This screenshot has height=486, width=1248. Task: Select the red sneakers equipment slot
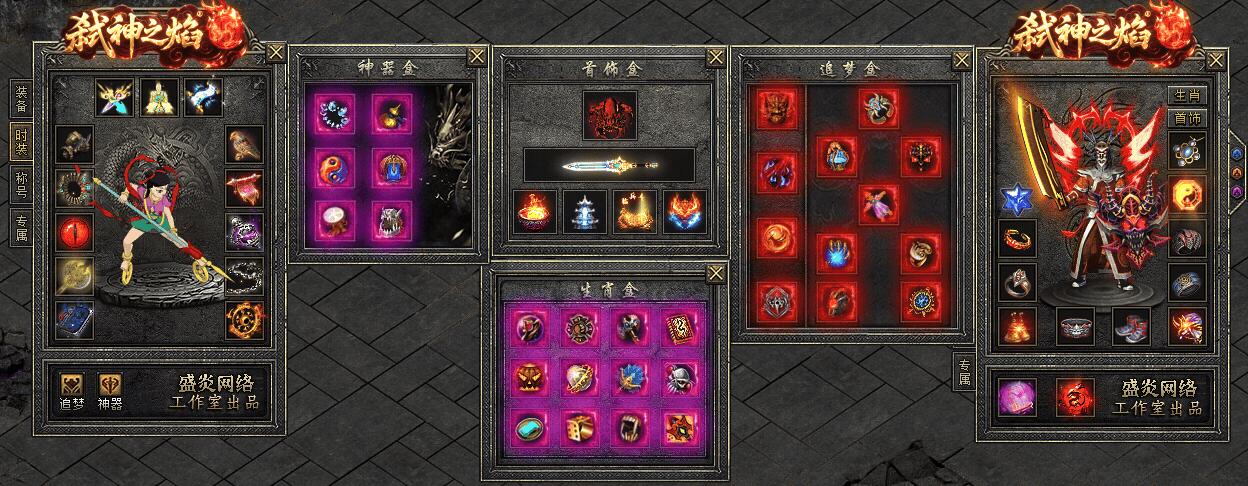point(1131,325)
